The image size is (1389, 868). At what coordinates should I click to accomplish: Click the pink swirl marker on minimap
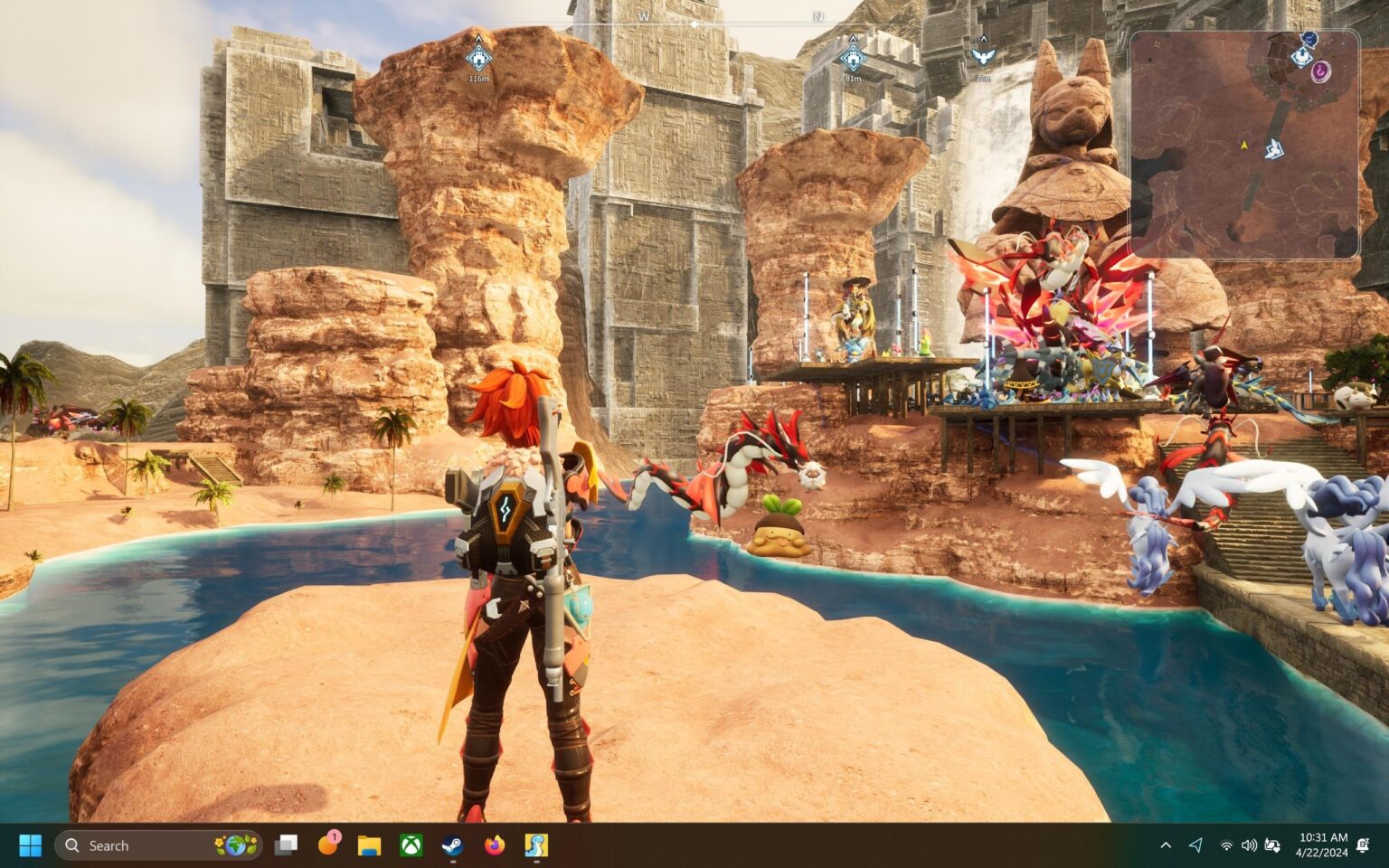(x=1322, y=71)
